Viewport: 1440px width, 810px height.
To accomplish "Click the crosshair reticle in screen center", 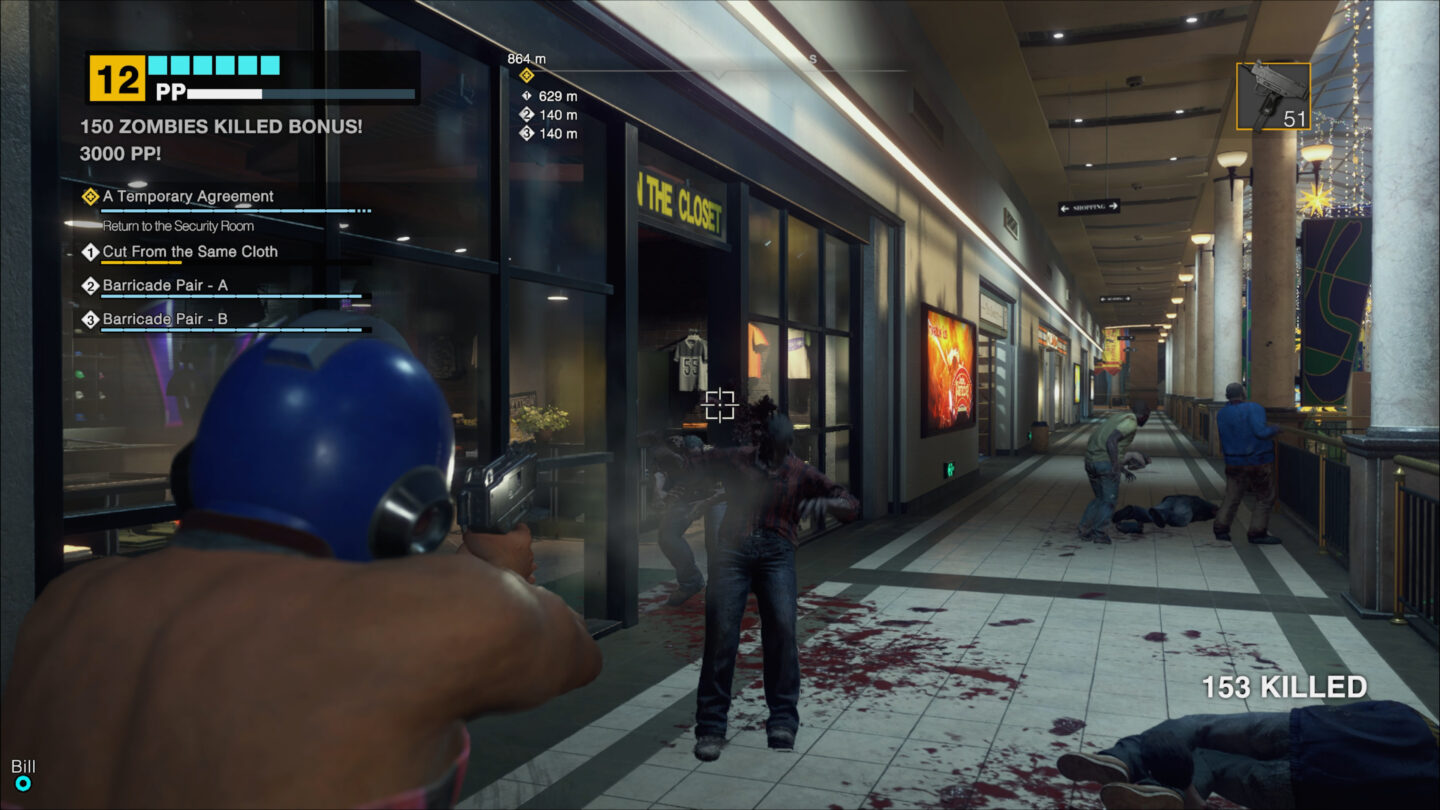I will point(721,407).
